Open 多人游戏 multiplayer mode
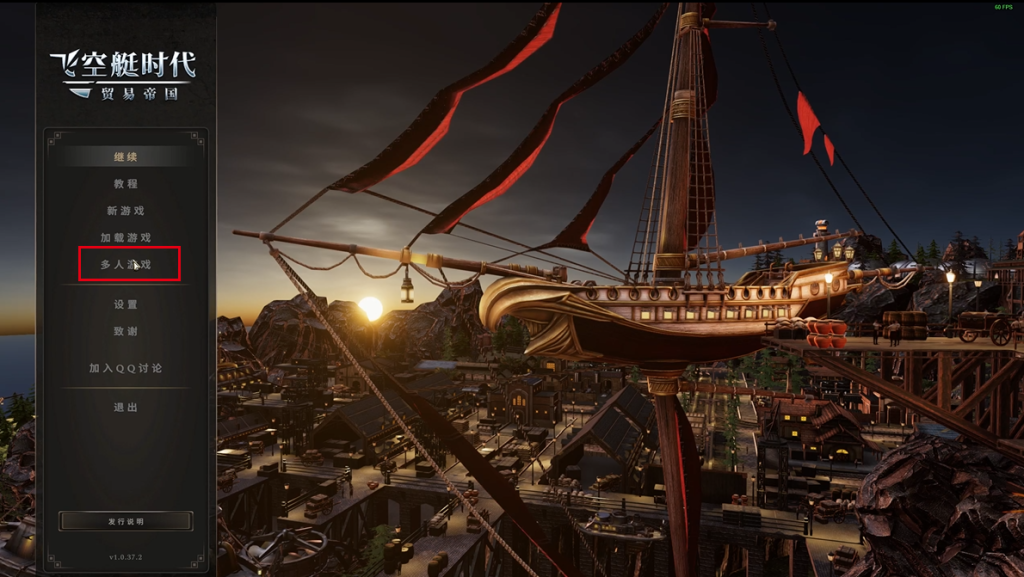Image resolution: width=1024 pixels, height=577 pixels. point(126,265)
